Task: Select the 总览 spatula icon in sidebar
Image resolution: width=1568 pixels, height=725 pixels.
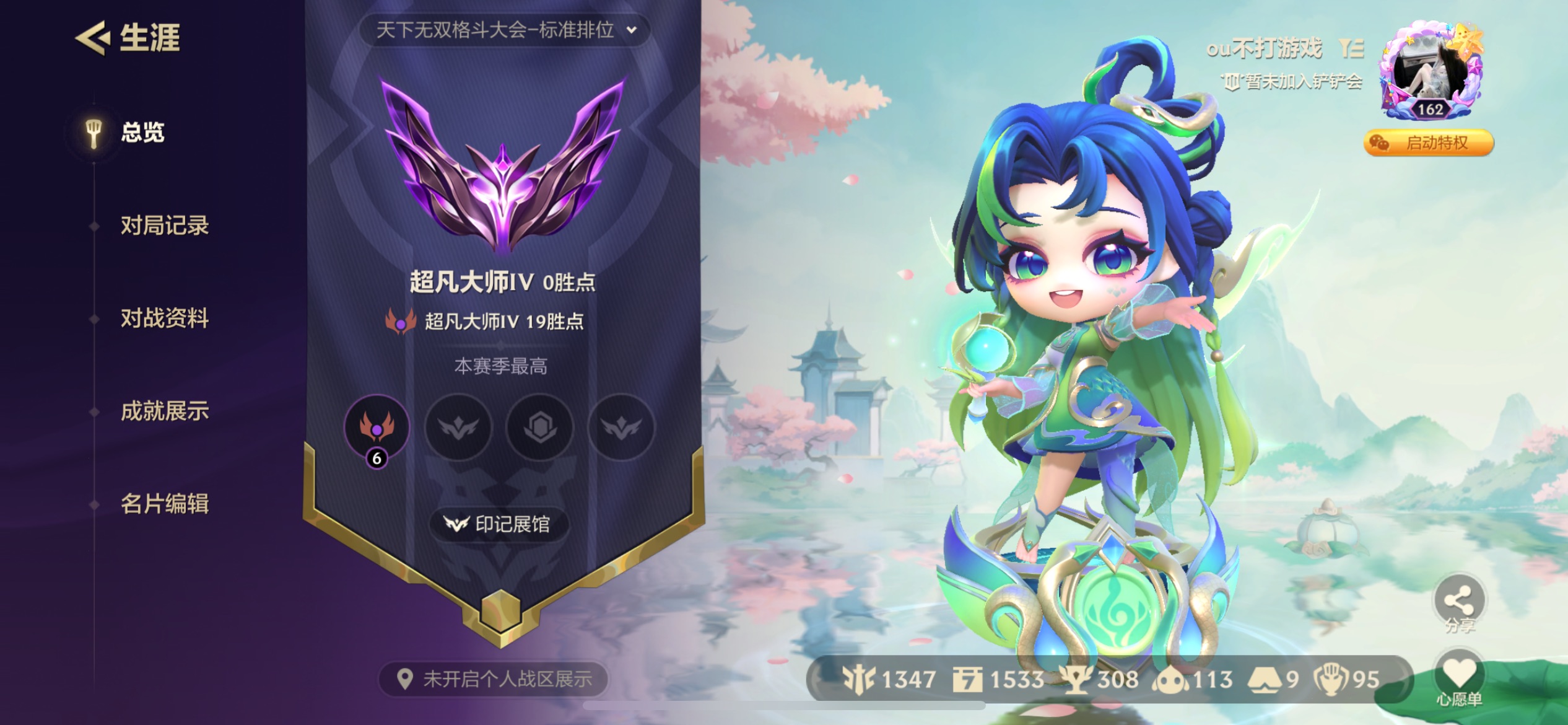Action: 94,133
